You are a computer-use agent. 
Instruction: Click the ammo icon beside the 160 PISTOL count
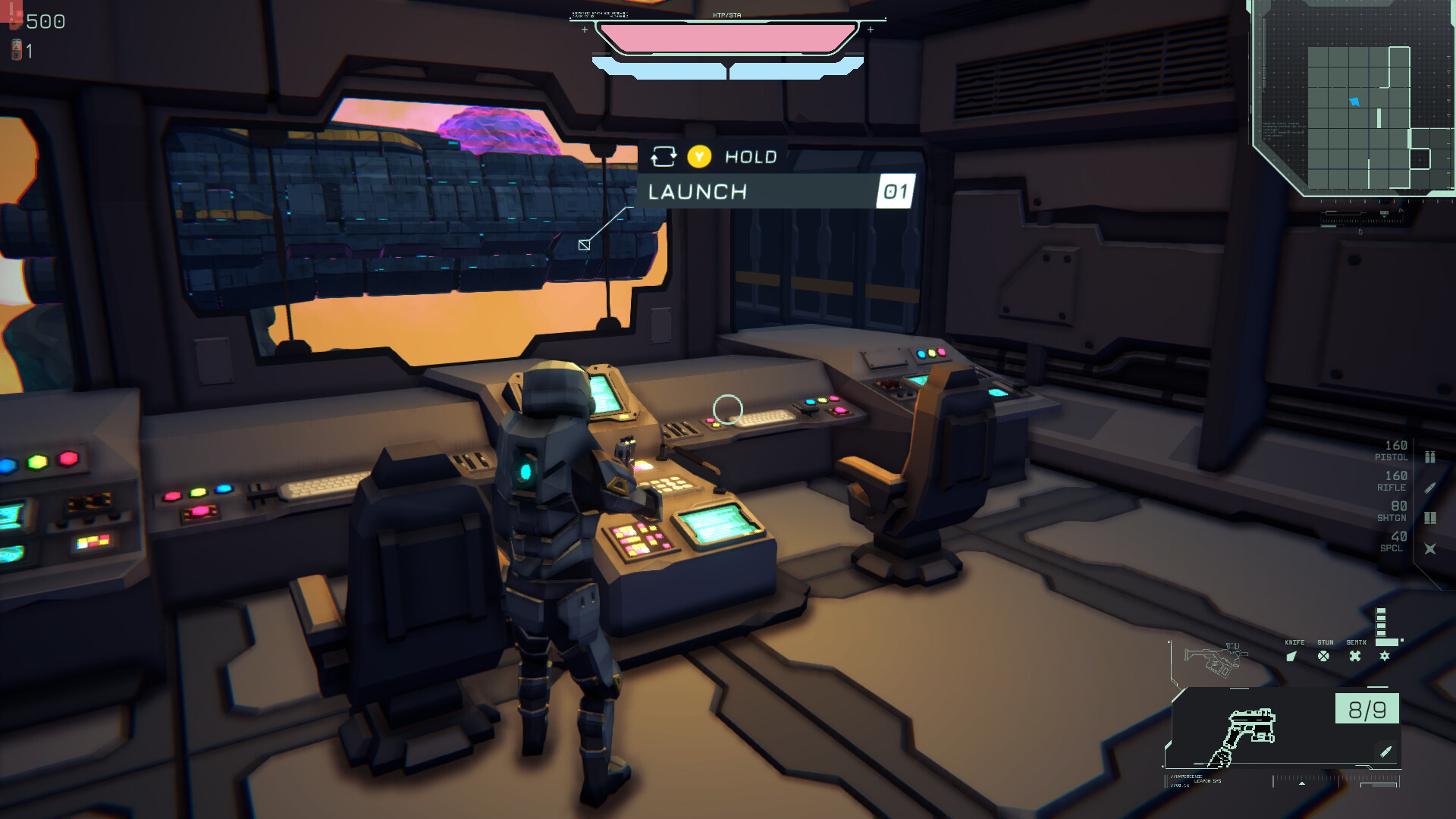(x=1429, y=456)
